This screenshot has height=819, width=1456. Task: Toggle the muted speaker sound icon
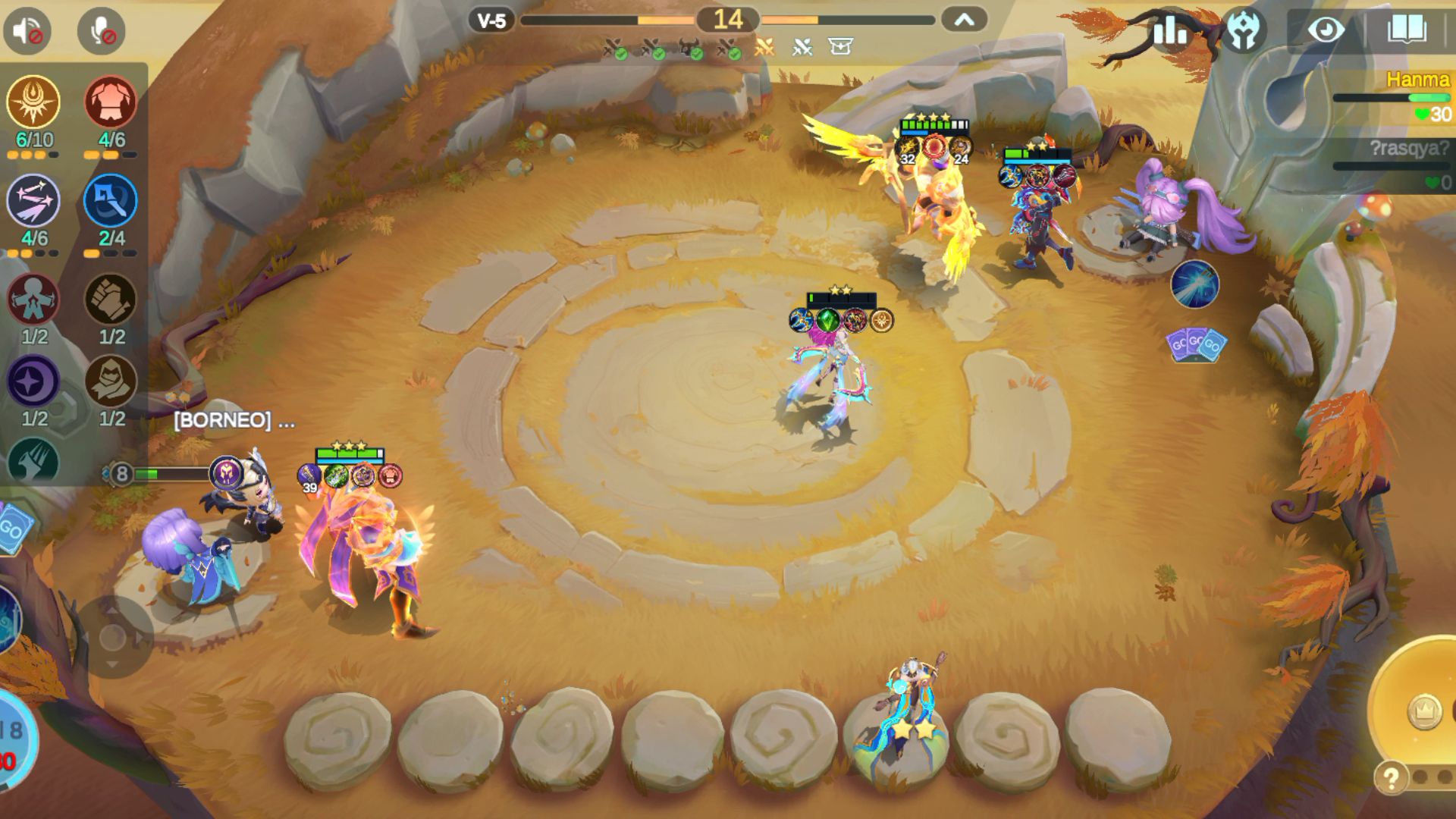tap(27, 31)
